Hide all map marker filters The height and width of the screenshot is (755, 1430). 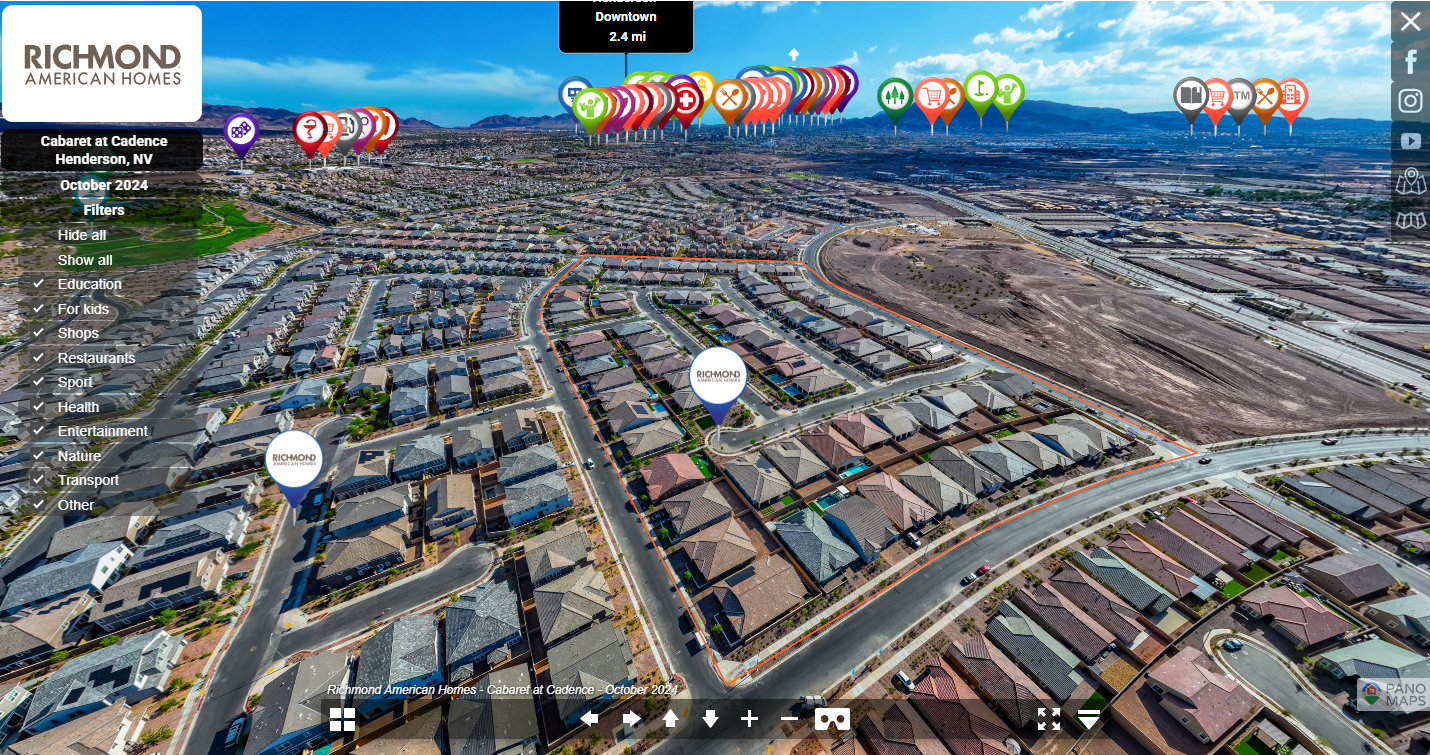pos(82,235)
